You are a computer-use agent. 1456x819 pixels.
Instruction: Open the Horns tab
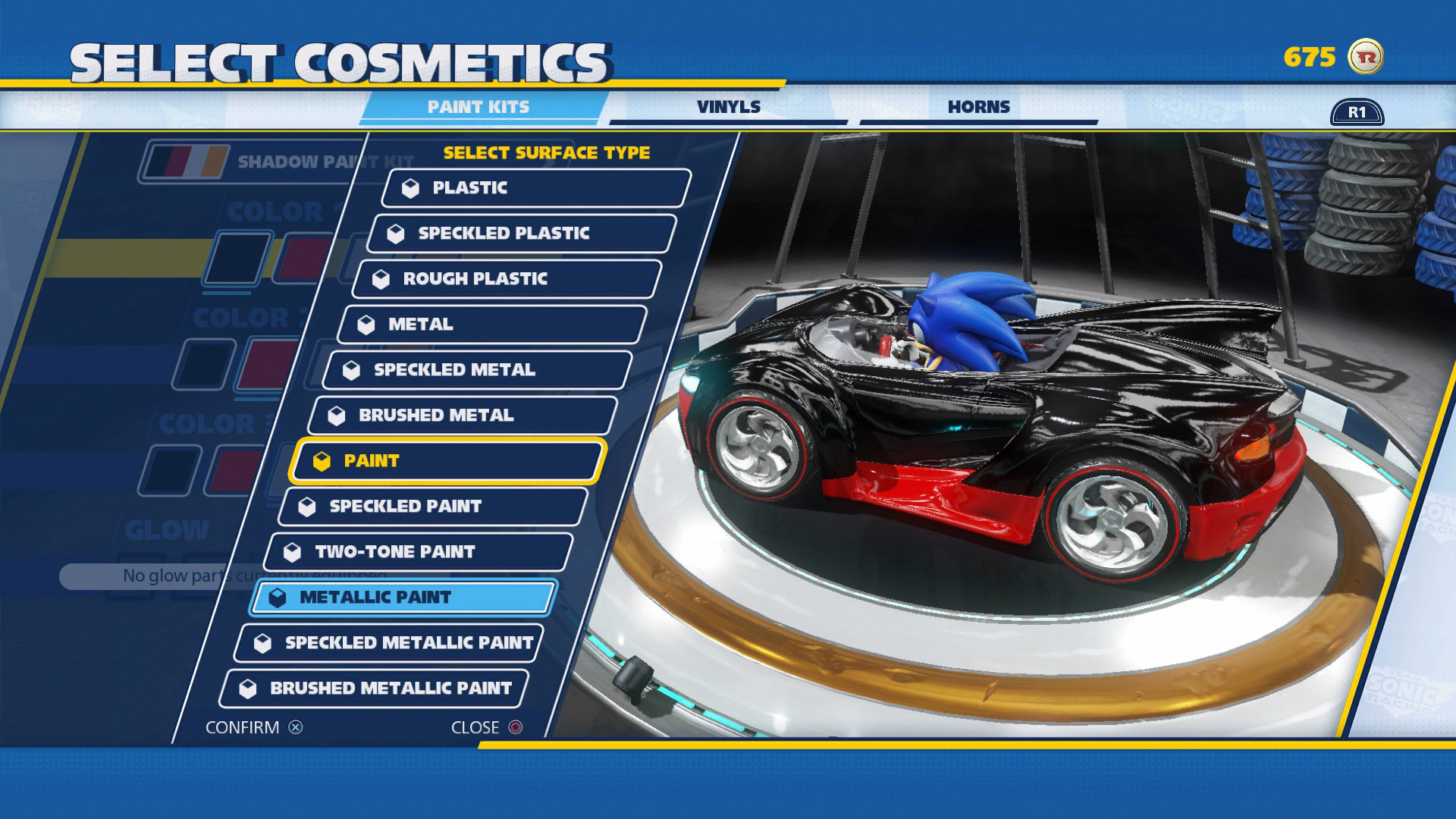(977, 106)
